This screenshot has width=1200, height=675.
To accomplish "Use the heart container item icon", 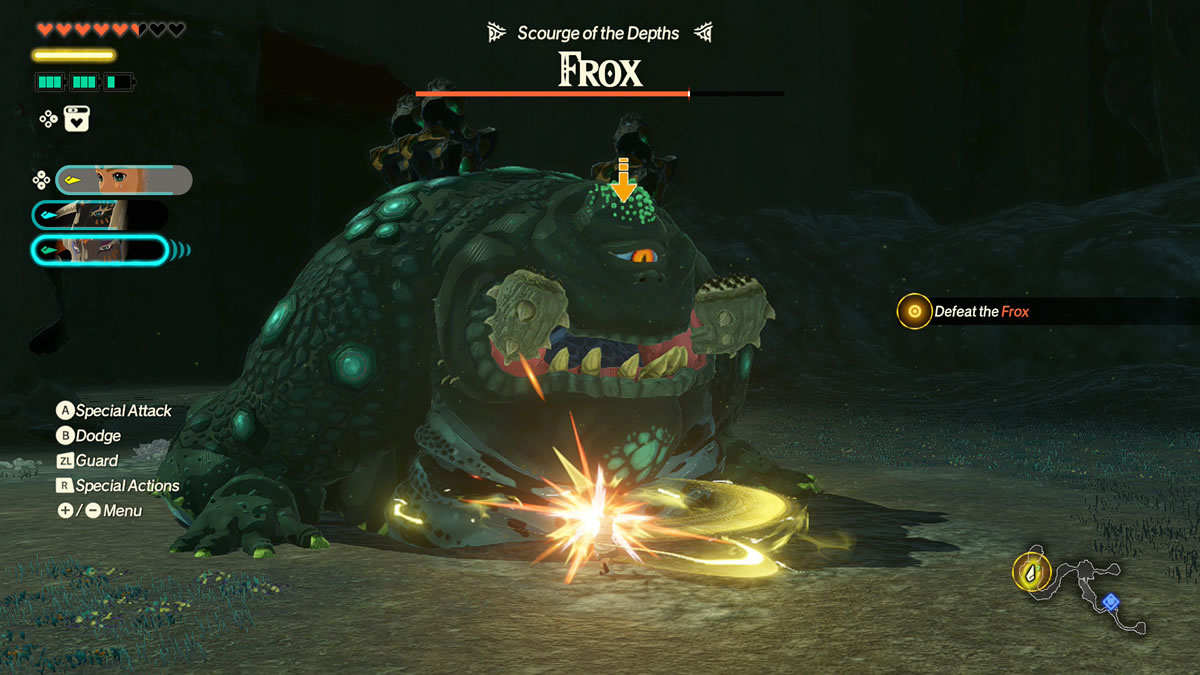I will [78, 119].
